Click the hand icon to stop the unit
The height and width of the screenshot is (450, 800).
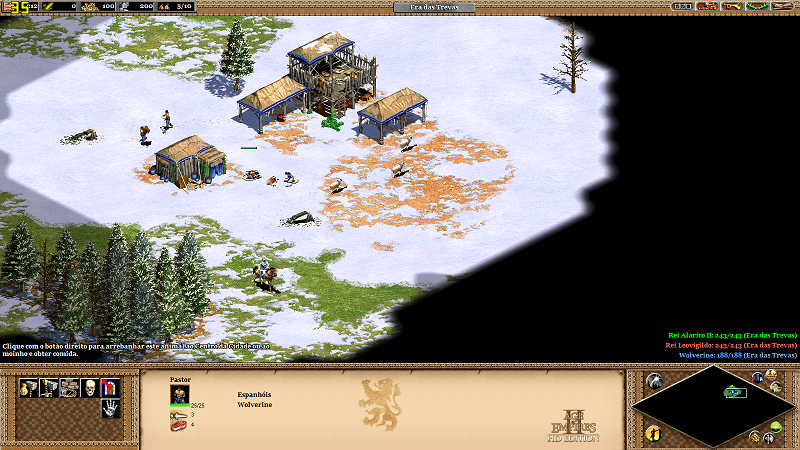click(x=108, y=408)
